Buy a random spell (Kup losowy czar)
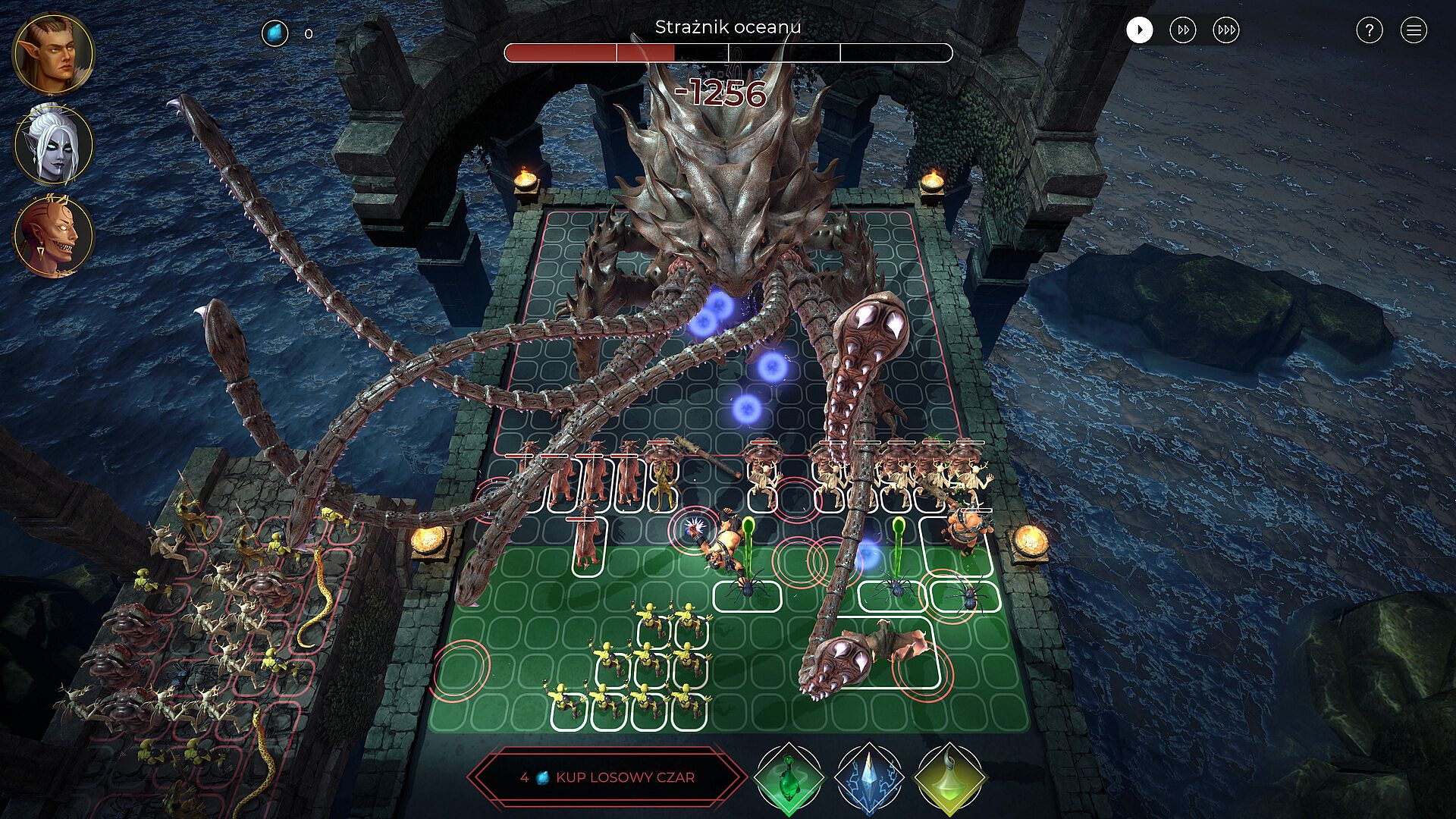 [607, 777]
